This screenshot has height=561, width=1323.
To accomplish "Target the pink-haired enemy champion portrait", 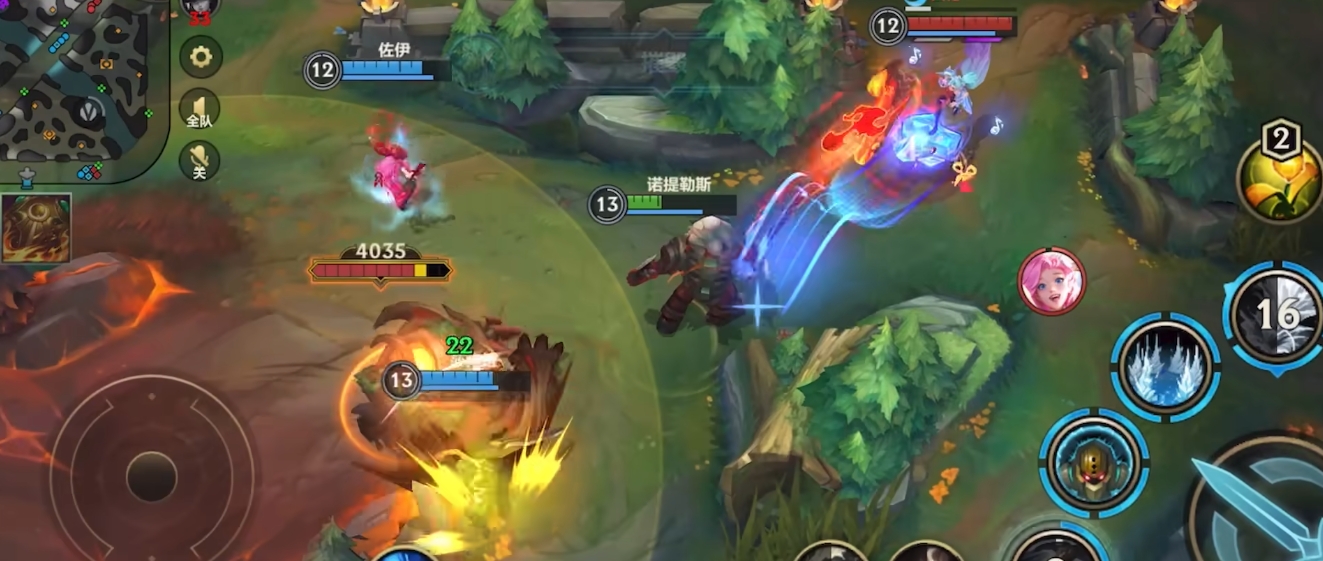I will tap(1051, 282).
